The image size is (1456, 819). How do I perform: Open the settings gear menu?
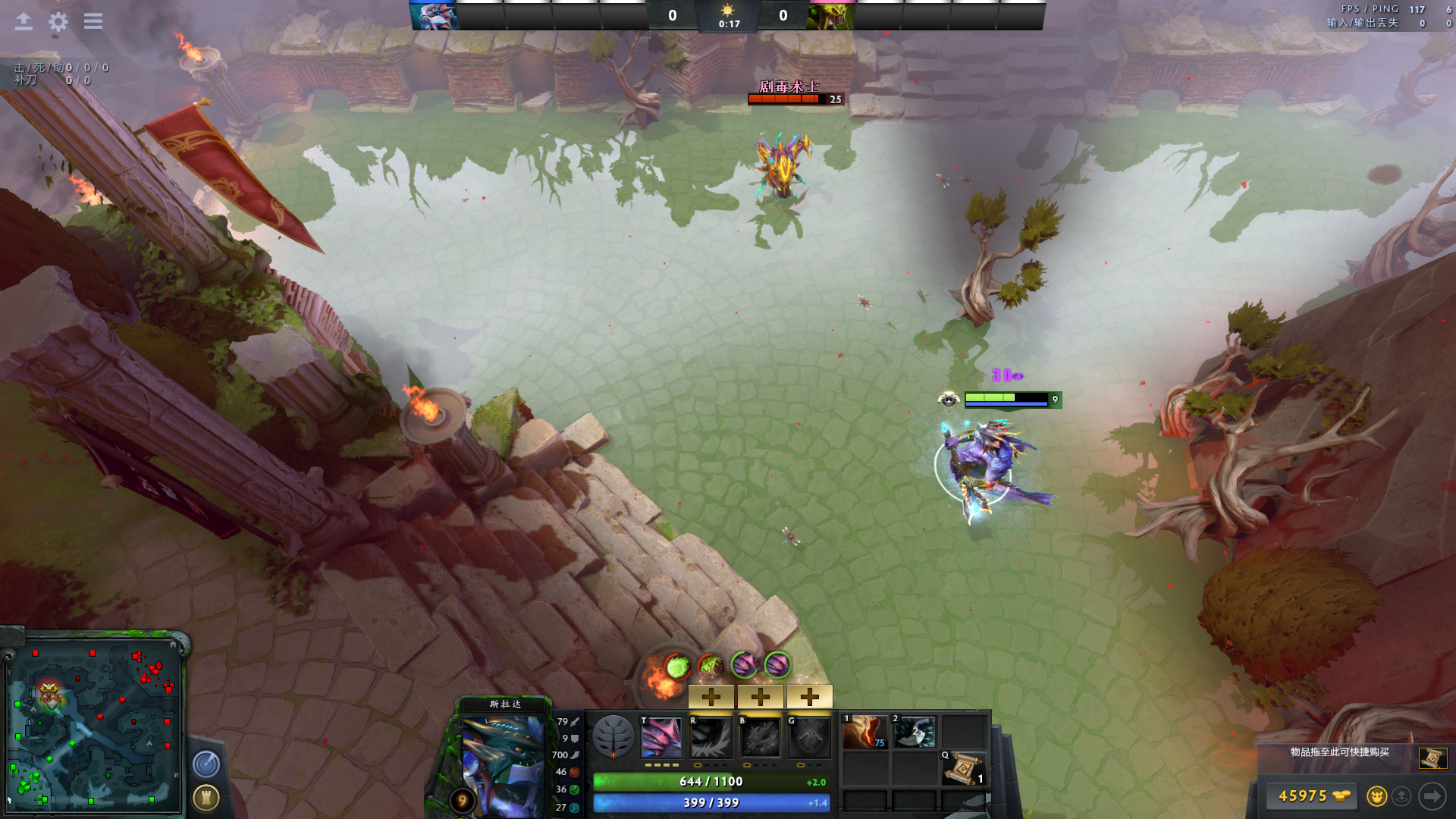click(58, 21)
